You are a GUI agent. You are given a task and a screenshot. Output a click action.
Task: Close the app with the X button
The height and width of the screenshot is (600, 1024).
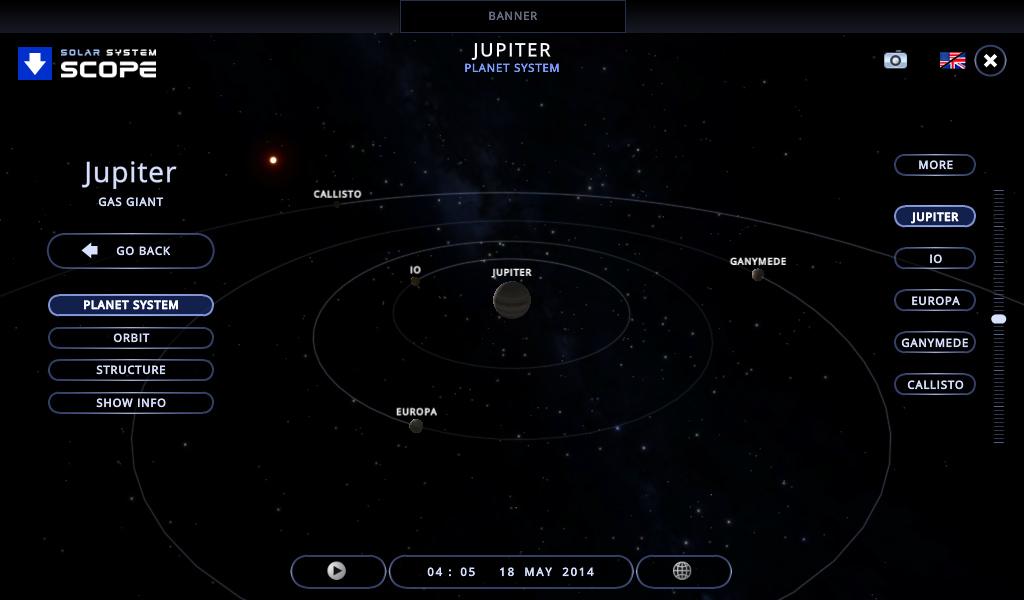tap(990, 61)
